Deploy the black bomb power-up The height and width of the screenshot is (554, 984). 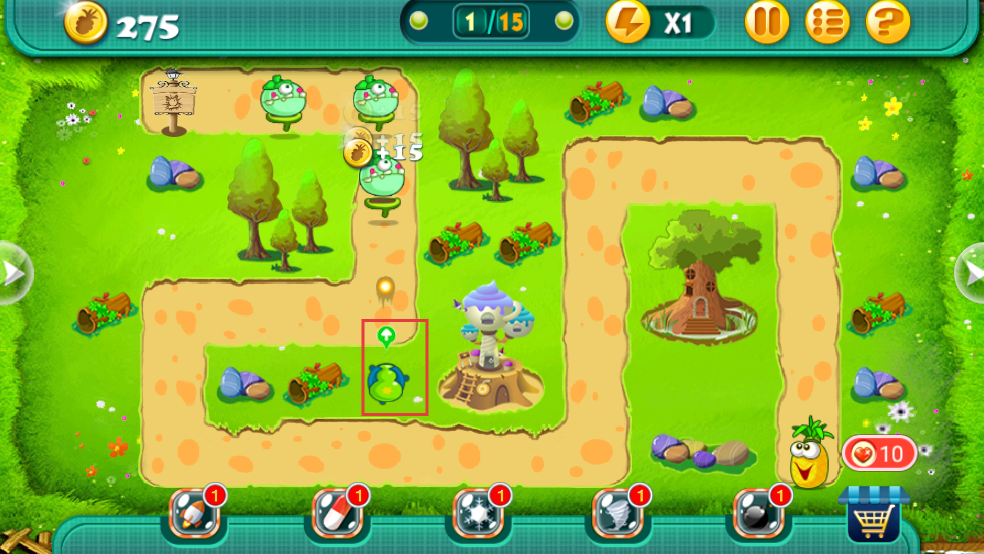point(755,513)
